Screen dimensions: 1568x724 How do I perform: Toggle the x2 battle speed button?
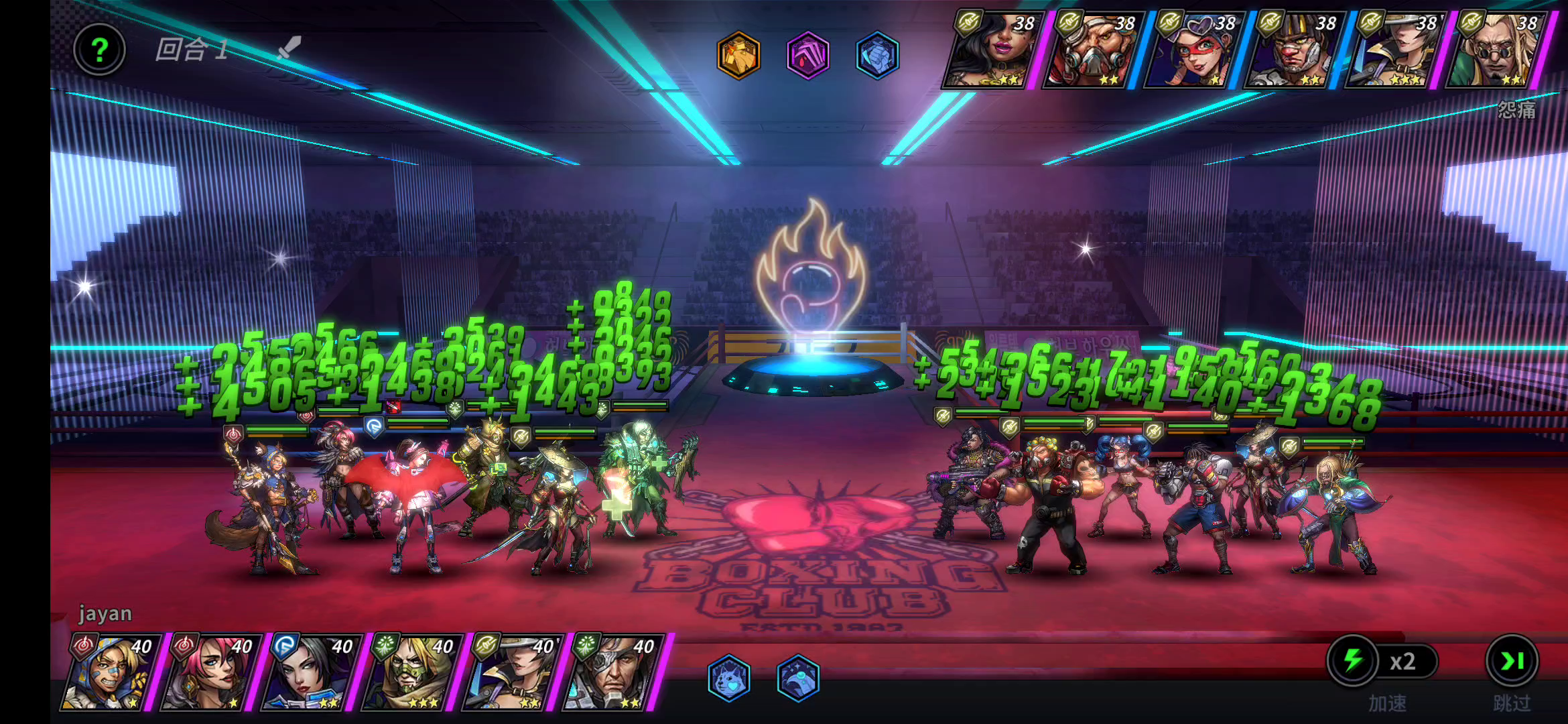click(1382, 662)
